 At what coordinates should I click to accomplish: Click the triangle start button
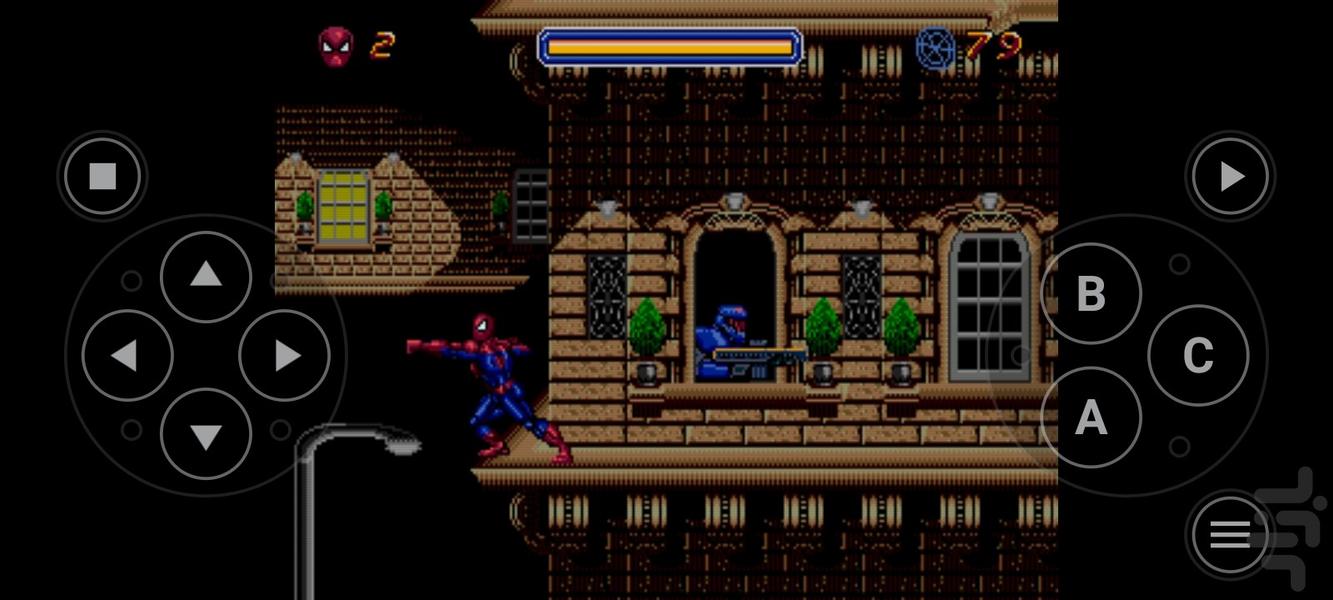(1231, 177)
